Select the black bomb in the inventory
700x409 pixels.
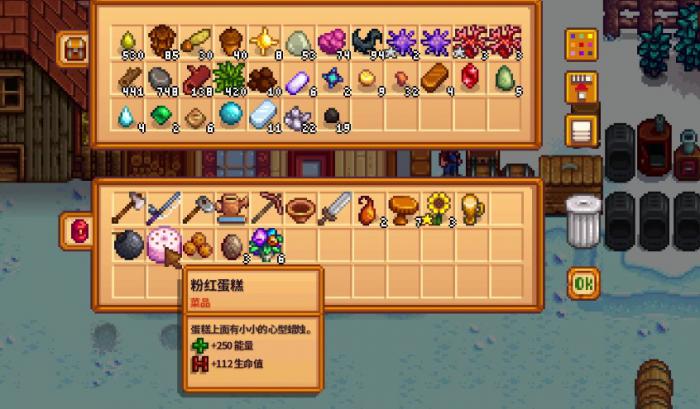[127, 244]
